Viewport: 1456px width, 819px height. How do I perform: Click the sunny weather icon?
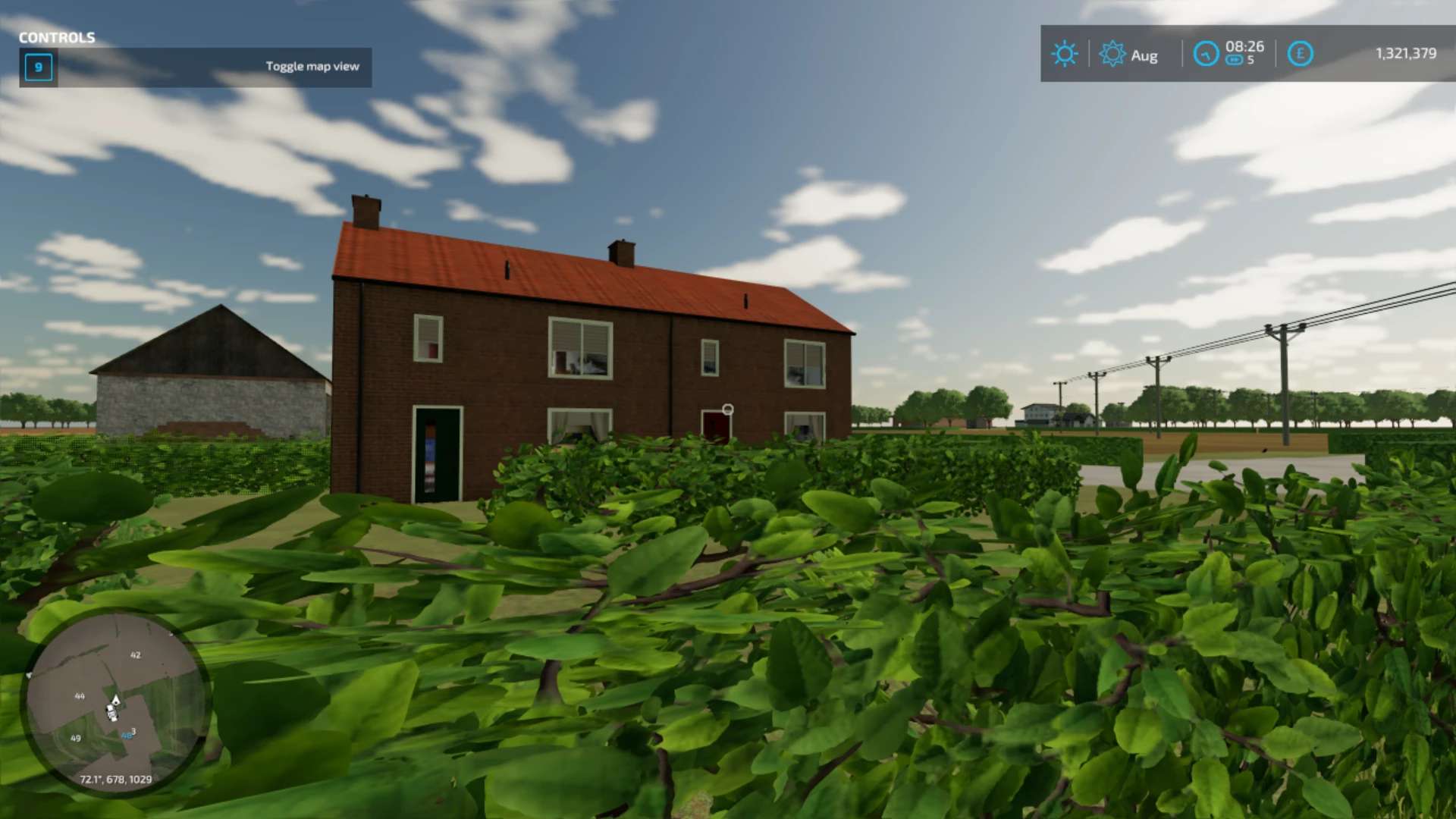click(1064, 54)
